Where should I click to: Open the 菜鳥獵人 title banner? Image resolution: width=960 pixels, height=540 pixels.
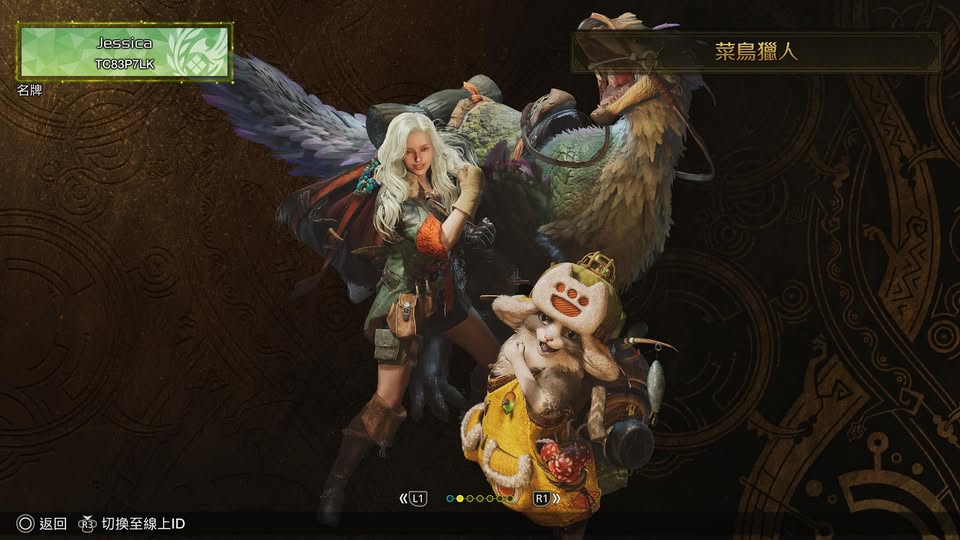[755, 52]
